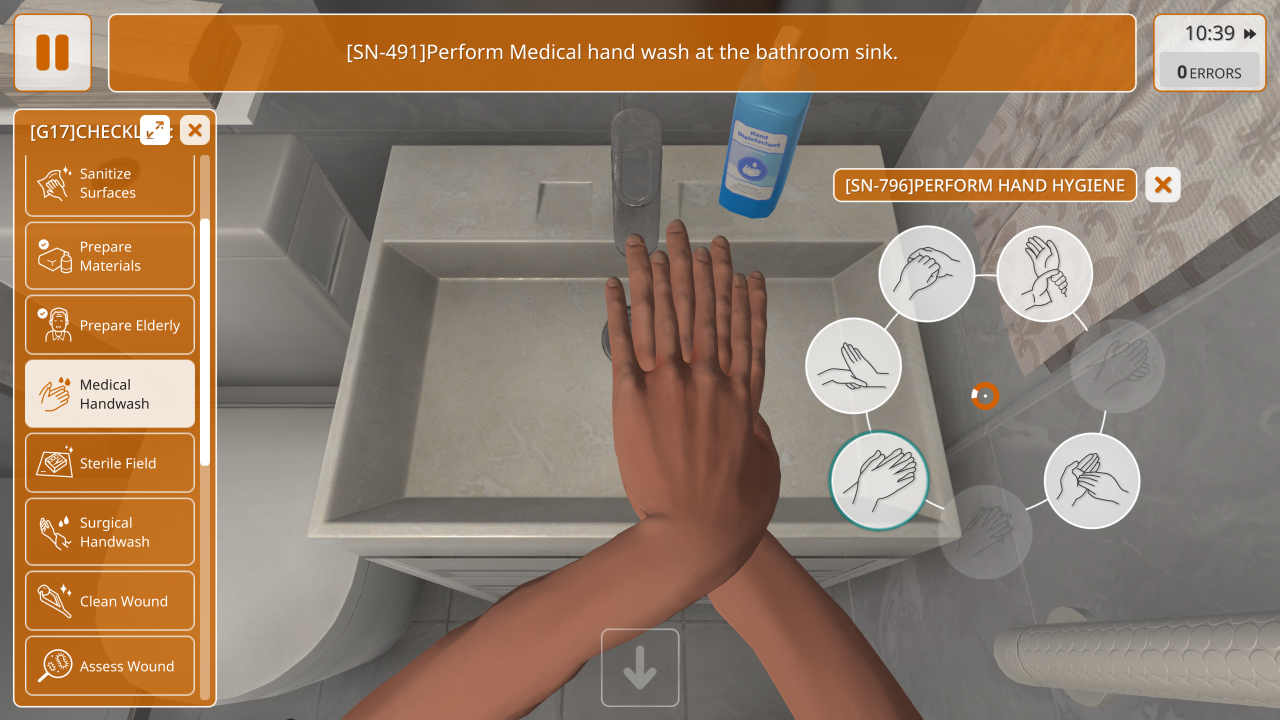Viewport: 1280px width, 720px height.
Task: Pick the wrist-gripping hand wash step
Action: (x=1045, y=274)
